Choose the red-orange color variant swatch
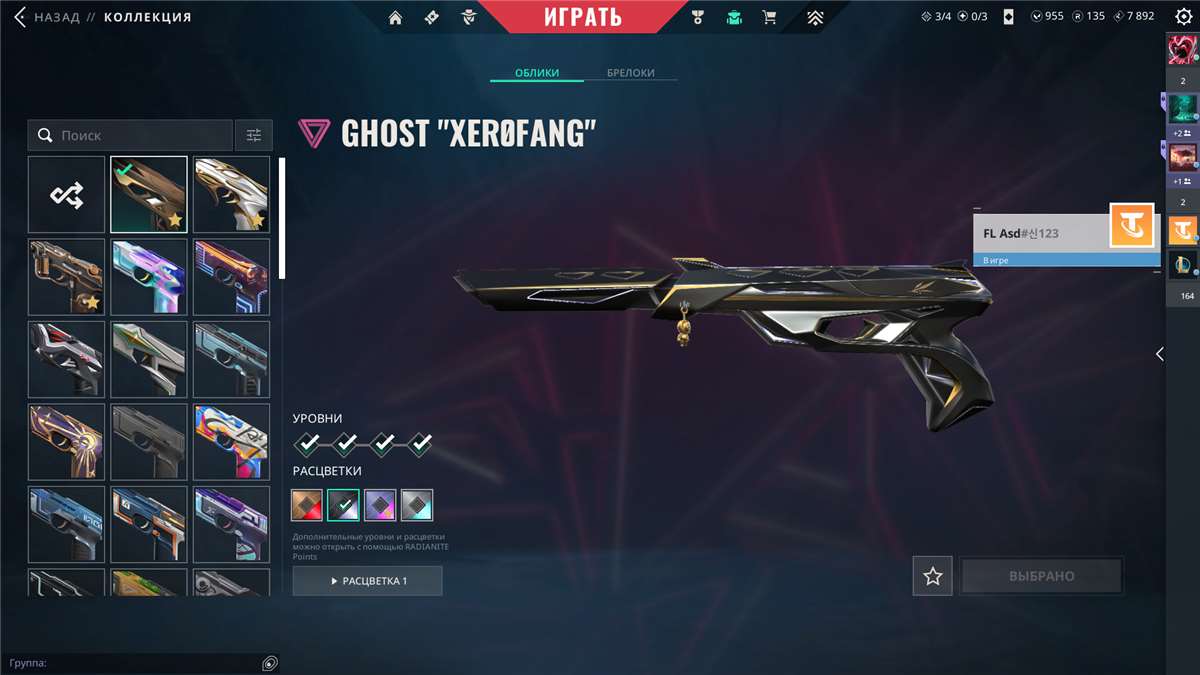This screenshot has height=675, width=1200. [x=308, y=505]
